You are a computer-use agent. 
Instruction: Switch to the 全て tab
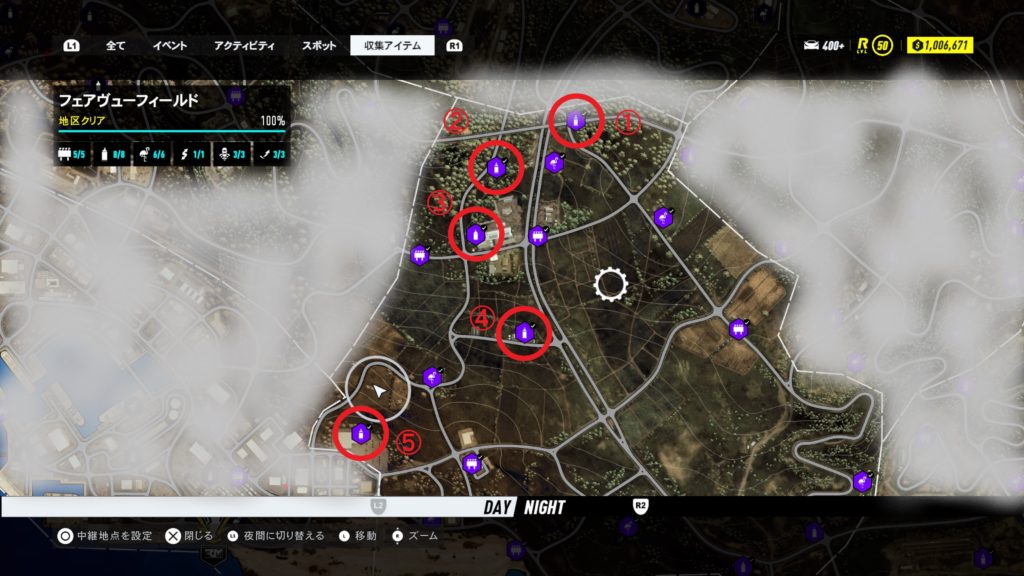[115, 45]
